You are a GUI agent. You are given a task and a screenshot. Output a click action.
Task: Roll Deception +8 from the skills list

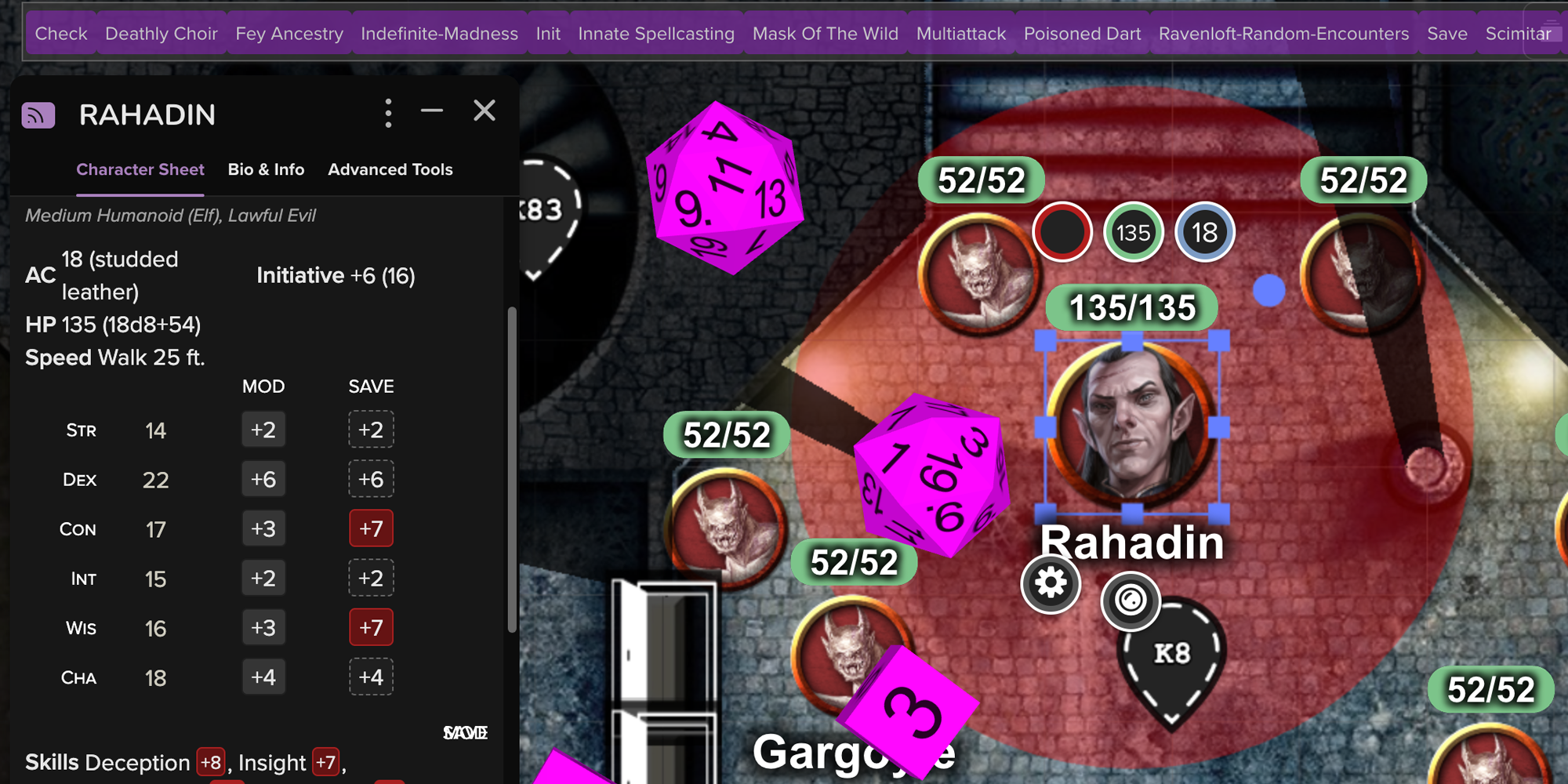click(x=210, y=761)
